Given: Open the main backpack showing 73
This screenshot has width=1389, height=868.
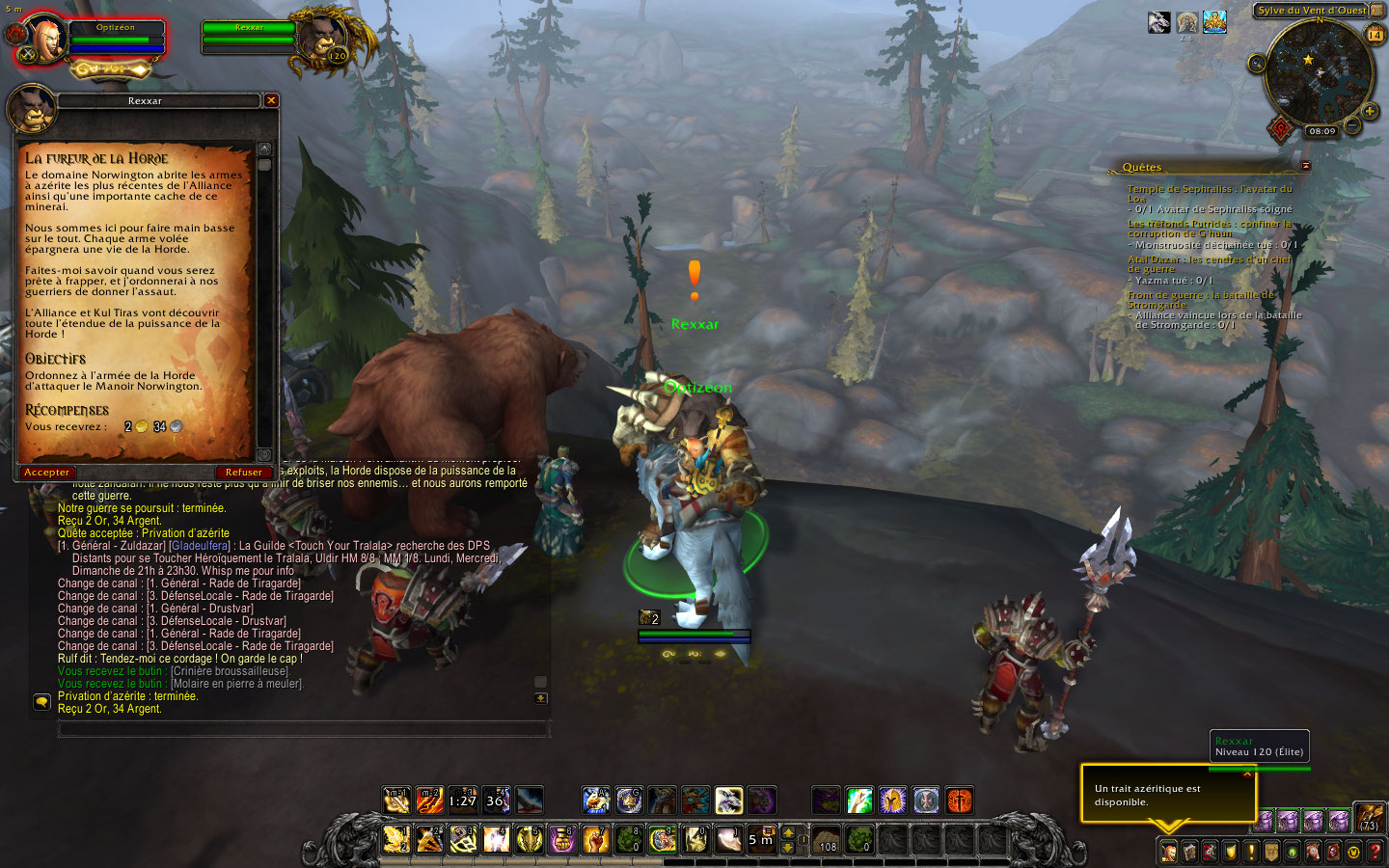Looking at the screenshot, I should point(1370,818).
